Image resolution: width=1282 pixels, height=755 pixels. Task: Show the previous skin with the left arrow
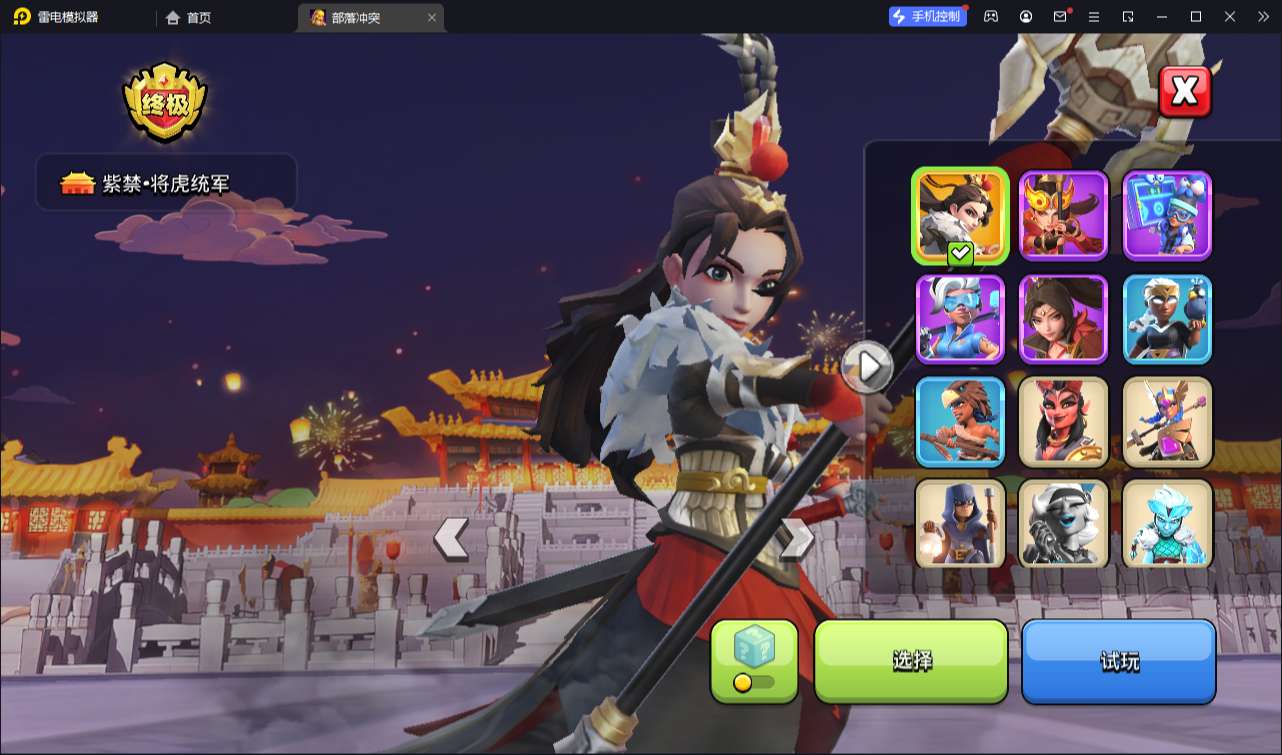pos(451,539)
